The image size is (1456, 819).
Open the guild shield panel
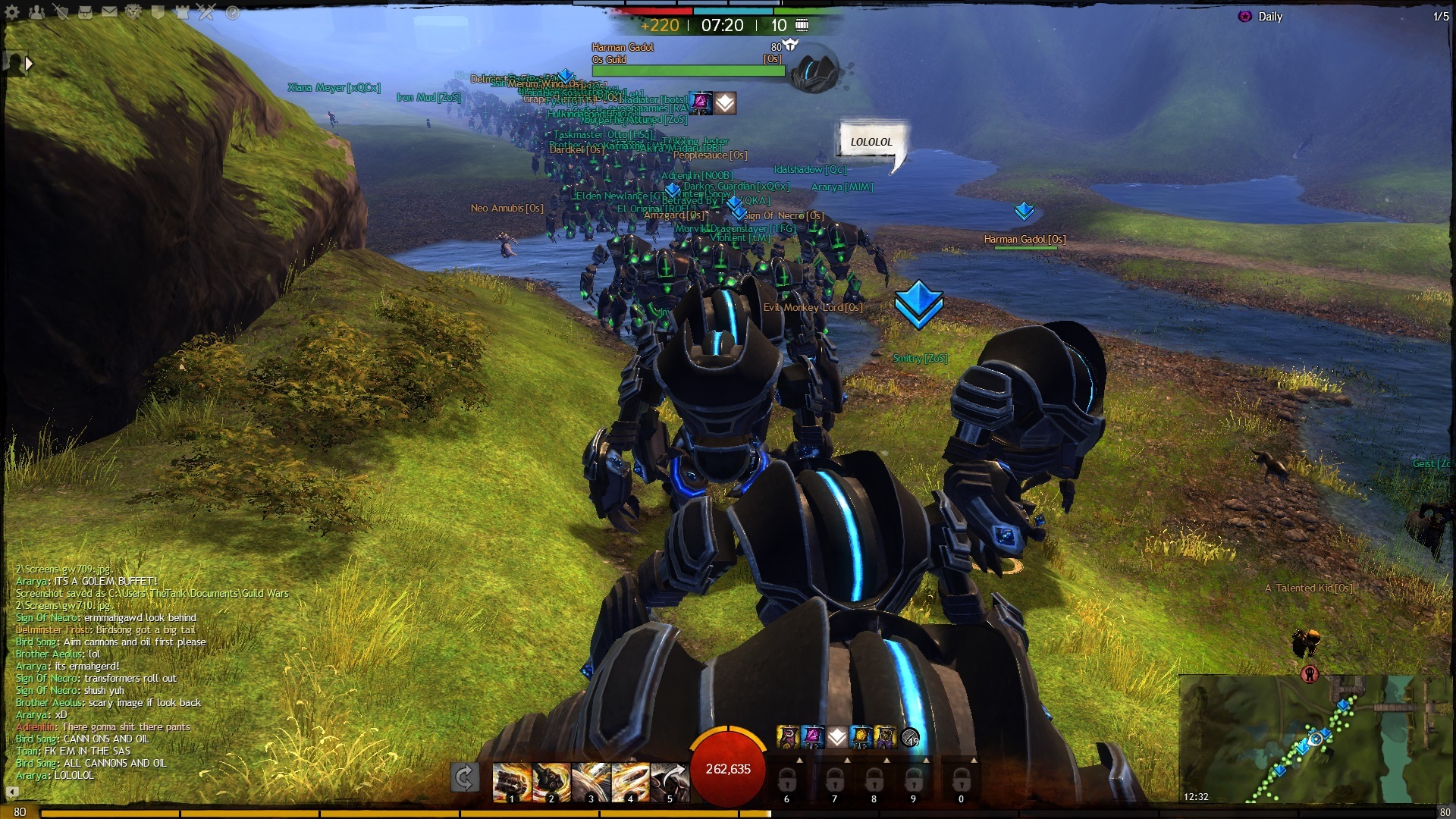click(158, 12)
